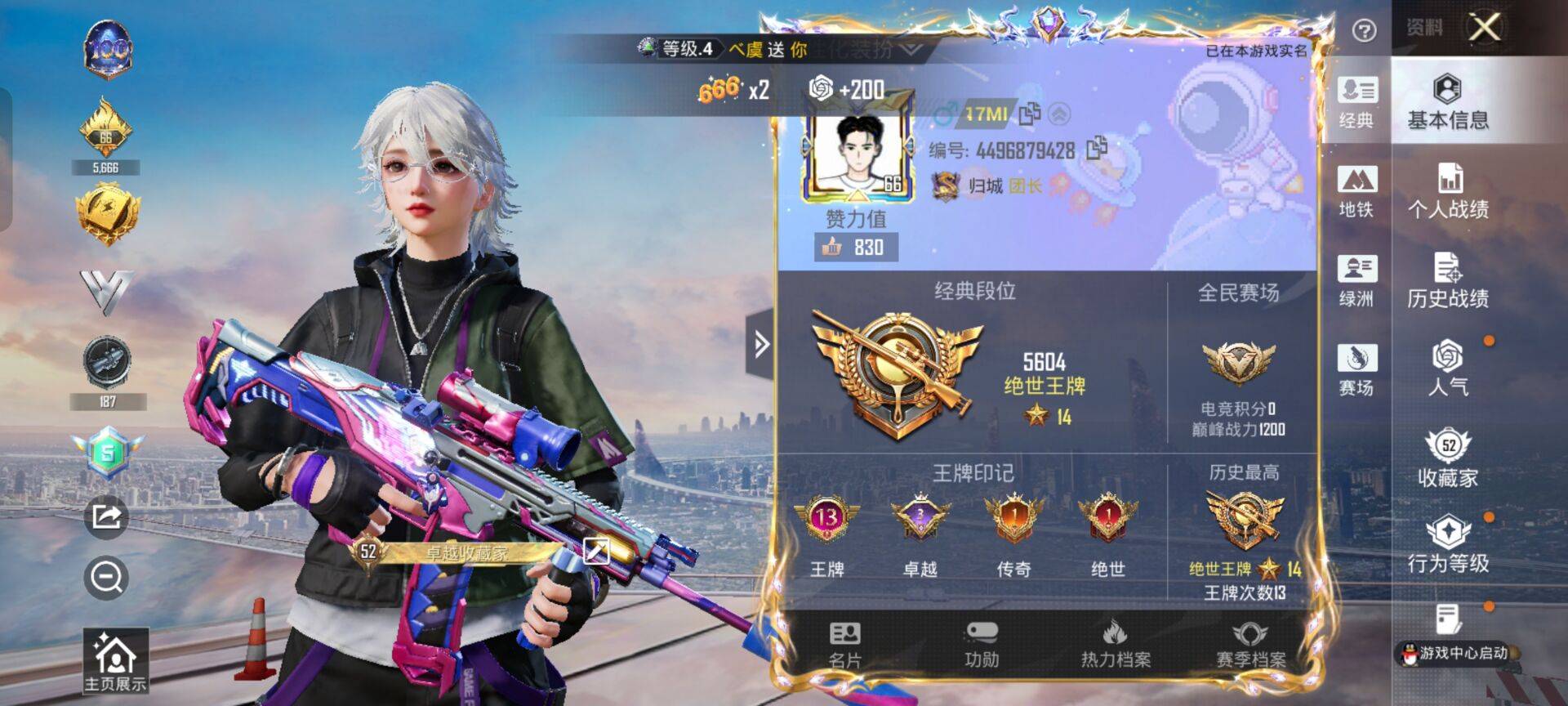The height and width of the screenshot is (706, 1568).
Task: Open the 个人战绩 menu entry
Action: pos(1447,191)
